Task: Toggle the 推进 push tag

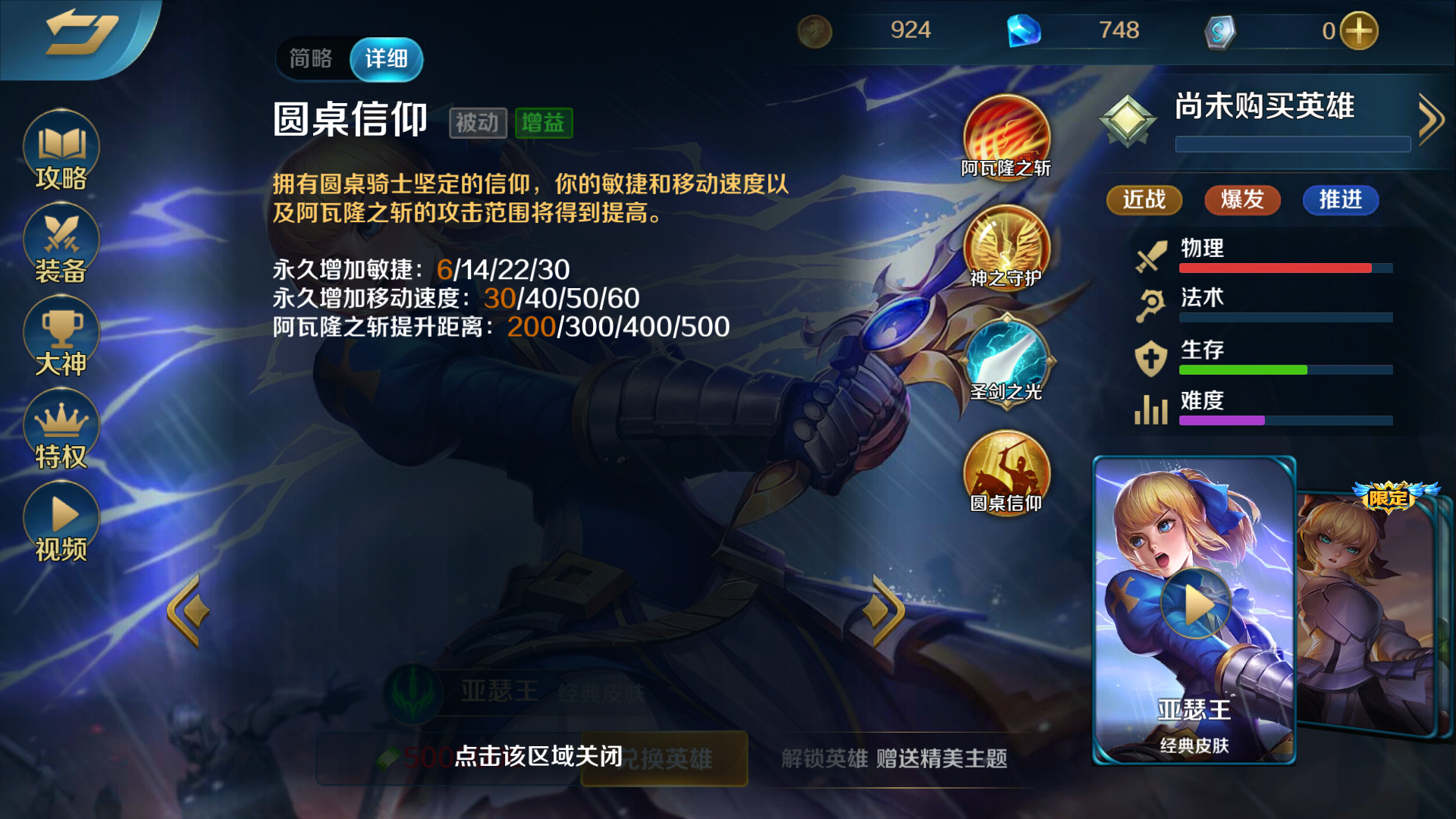Action: click(x=1340, y=200)
